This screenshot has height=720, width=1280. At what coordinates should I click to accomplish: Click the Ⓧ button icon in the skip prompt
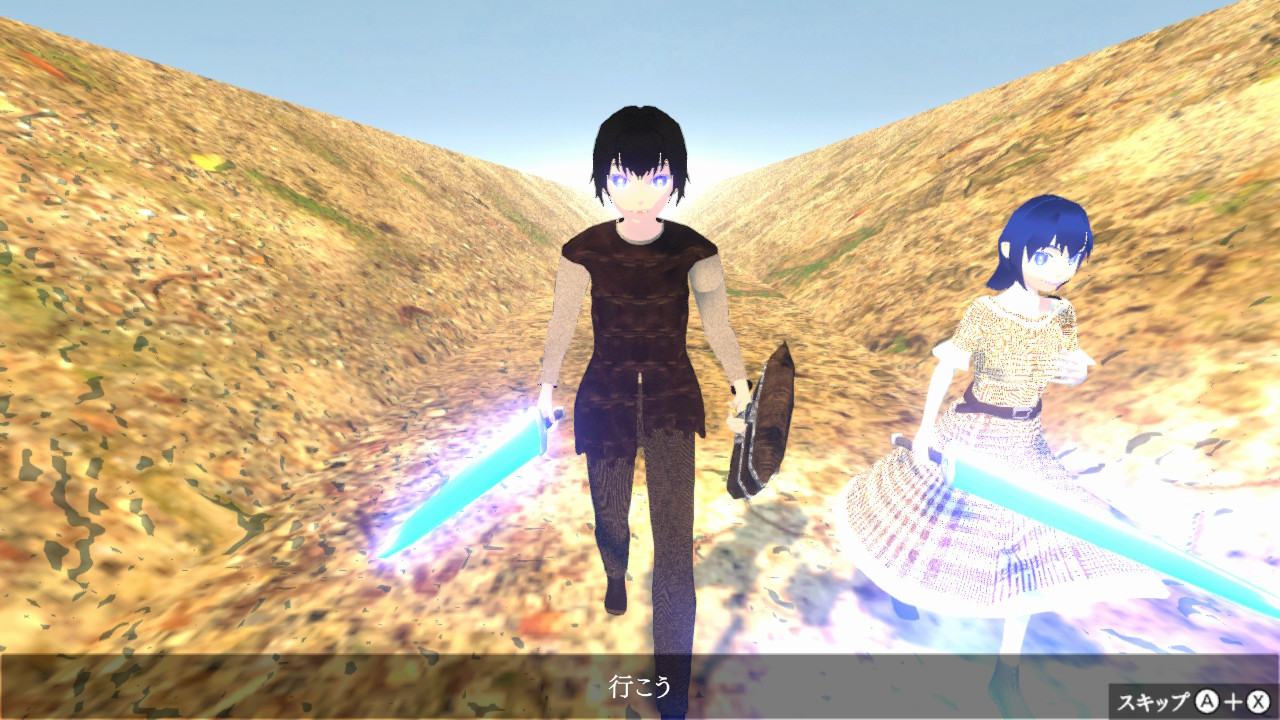click(x=1257, y=701)
